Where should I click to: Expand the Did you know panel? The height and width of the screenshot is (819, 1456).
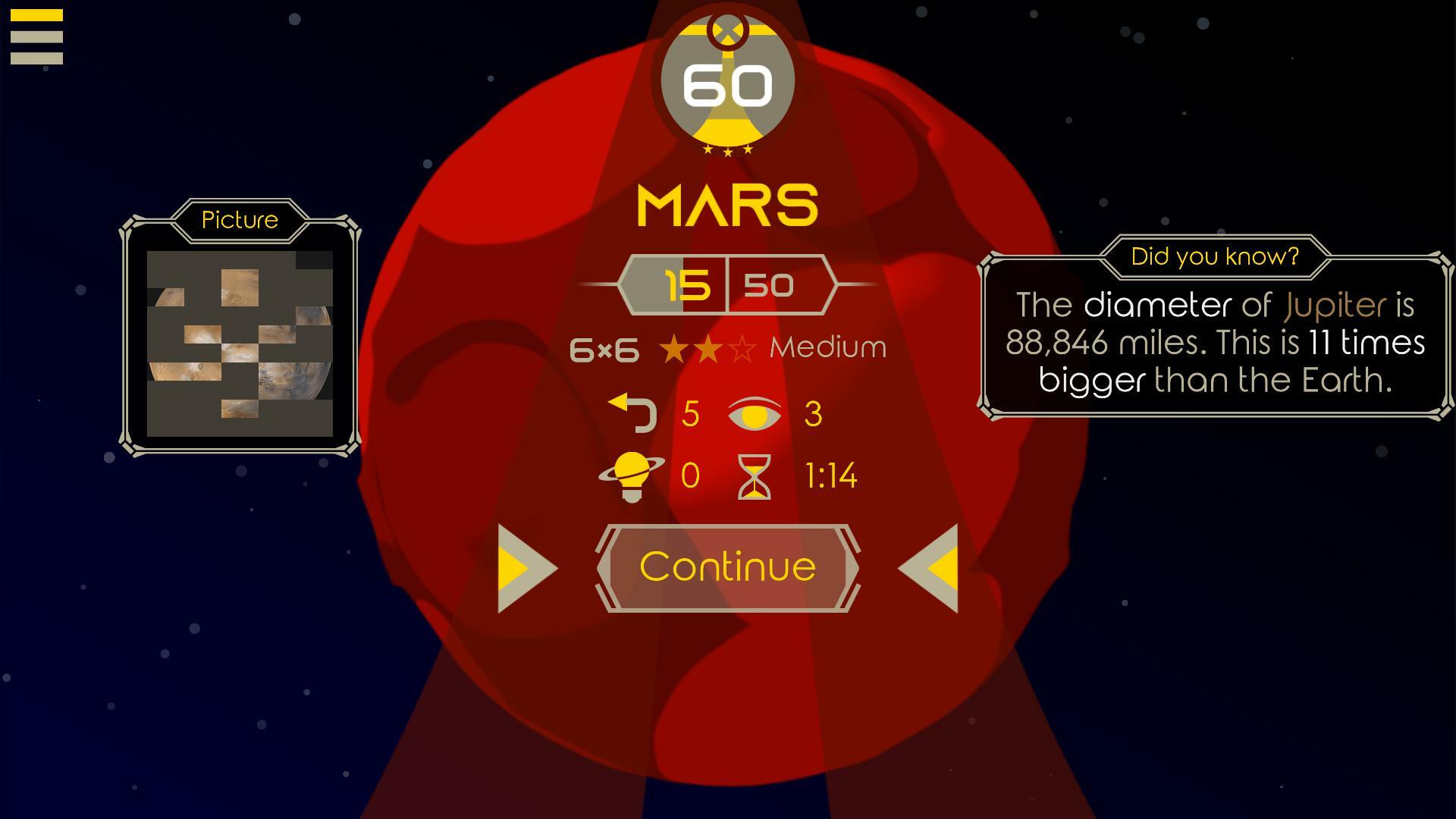click(1214, 256)
